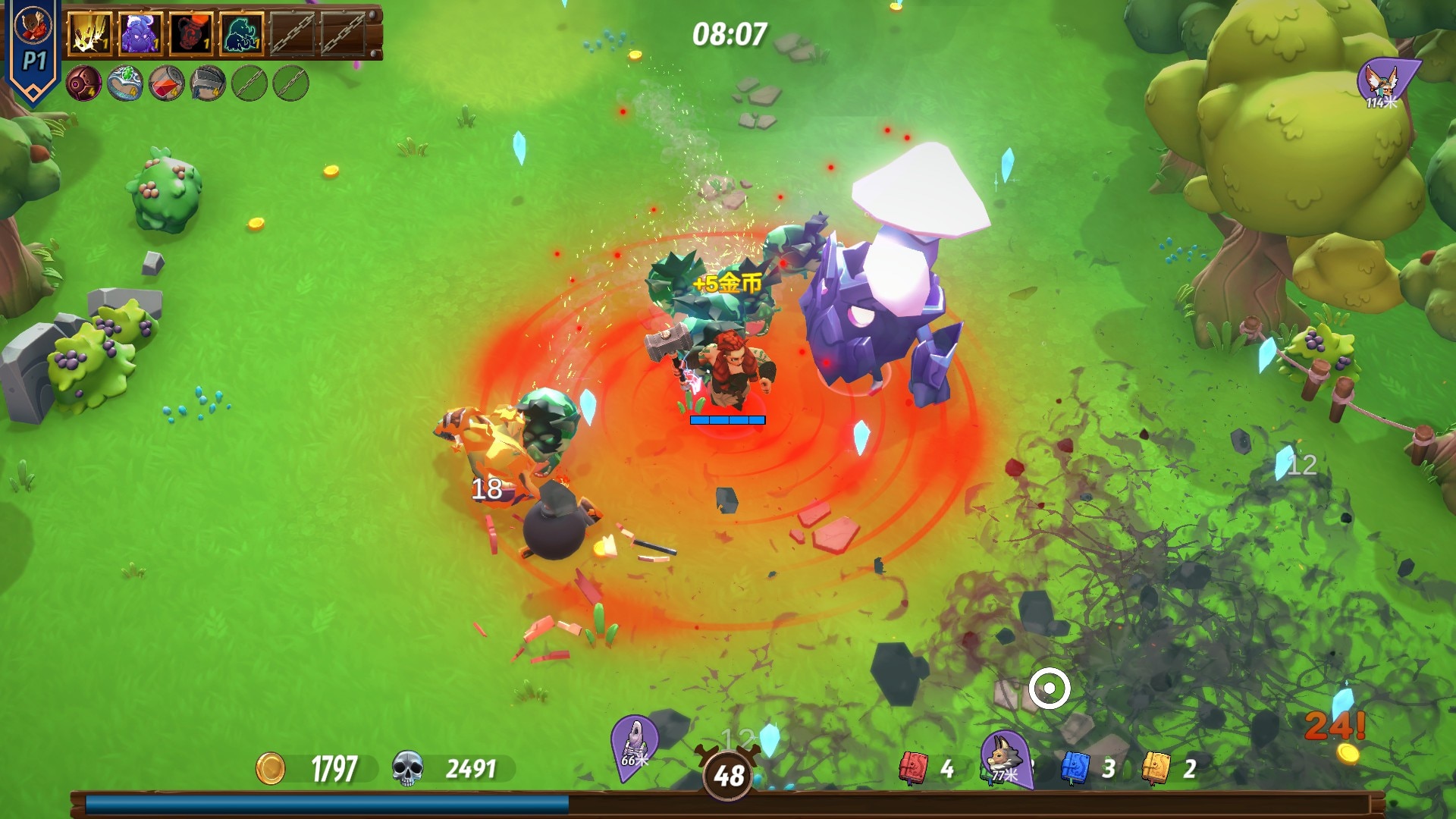Select the red flaming jug ability slot
Screen dimensions: 1456x819
tap(191, 34)
